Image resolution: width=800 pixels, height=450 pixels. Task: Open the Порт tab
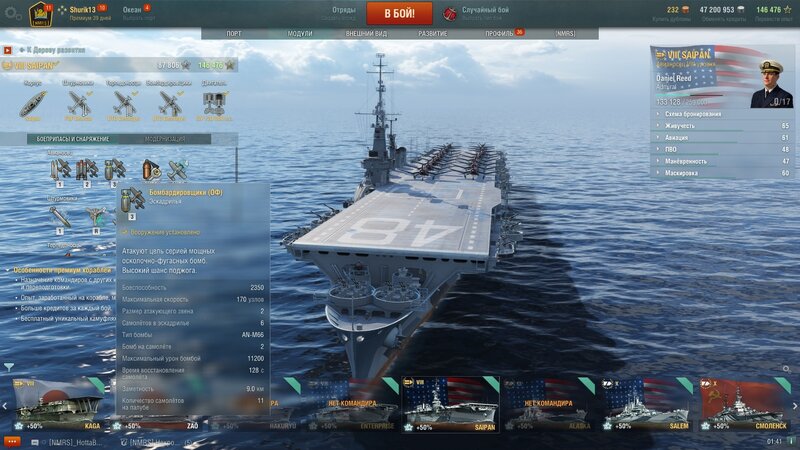click(234, 33)
